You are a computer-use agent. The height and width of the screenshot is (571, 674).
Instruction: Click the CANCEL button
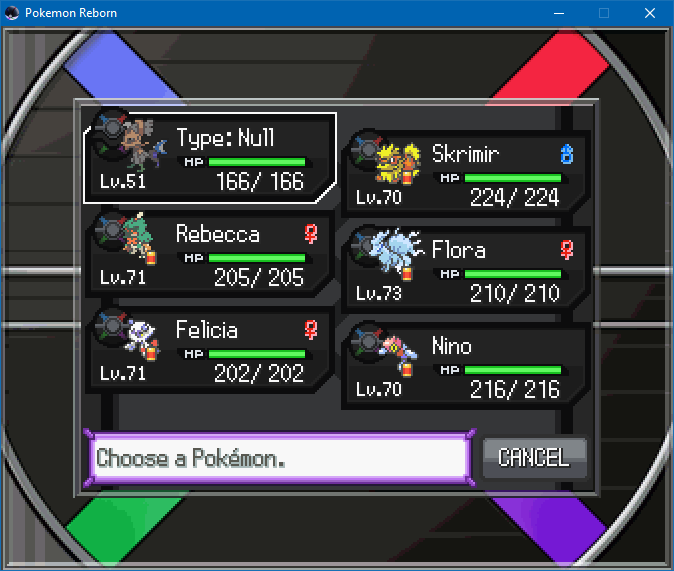[534, 458]
